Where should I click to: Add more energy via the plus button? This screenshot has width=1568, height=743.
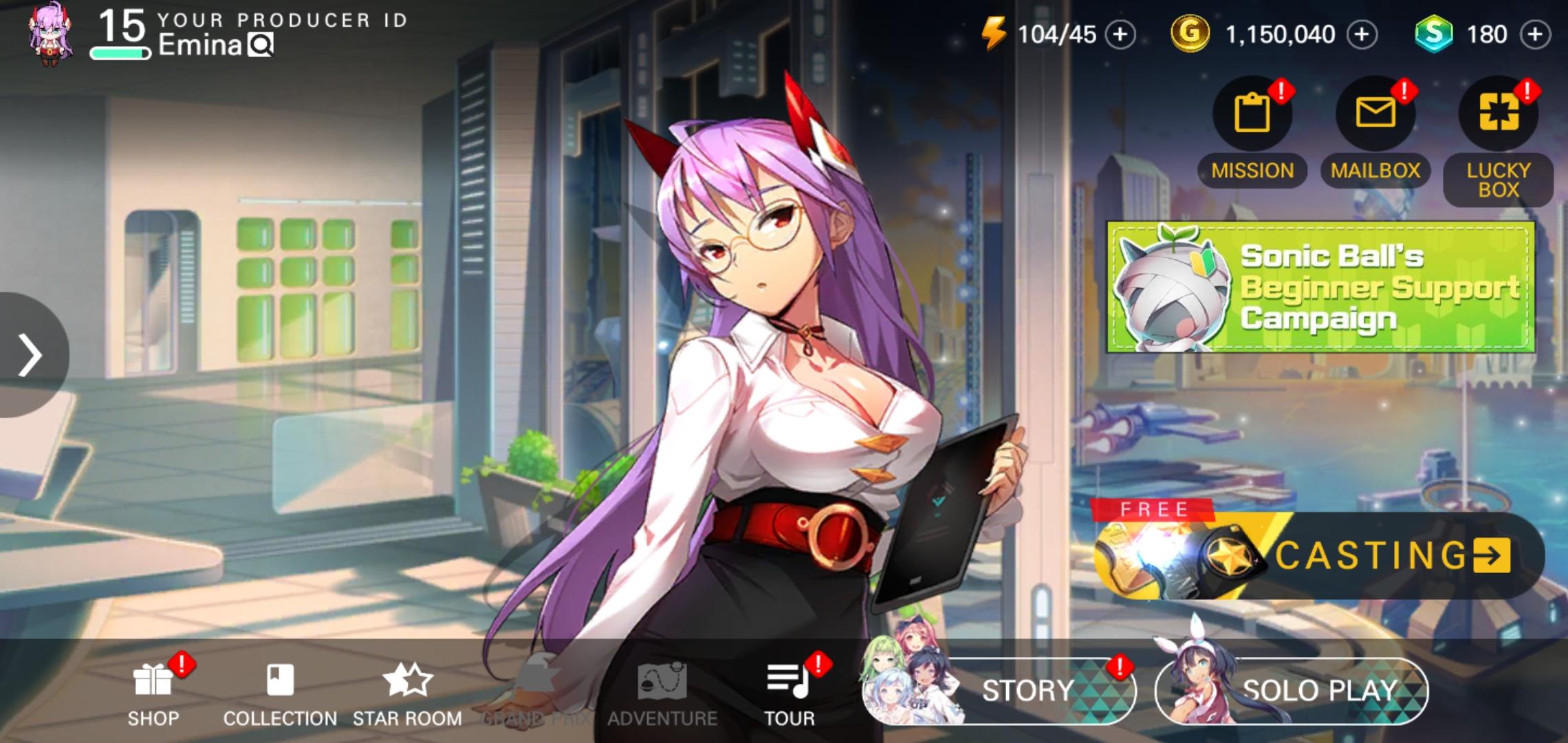click(x=1122, y=34)
